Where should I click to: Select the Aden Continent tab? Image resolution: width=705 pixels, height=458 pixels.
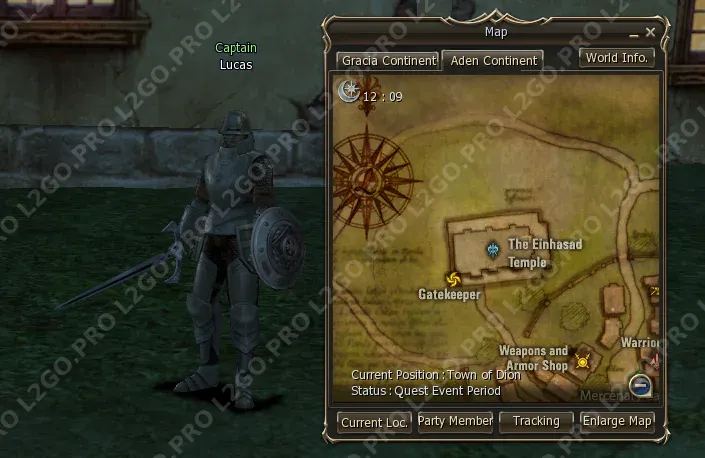pos(492,61)
